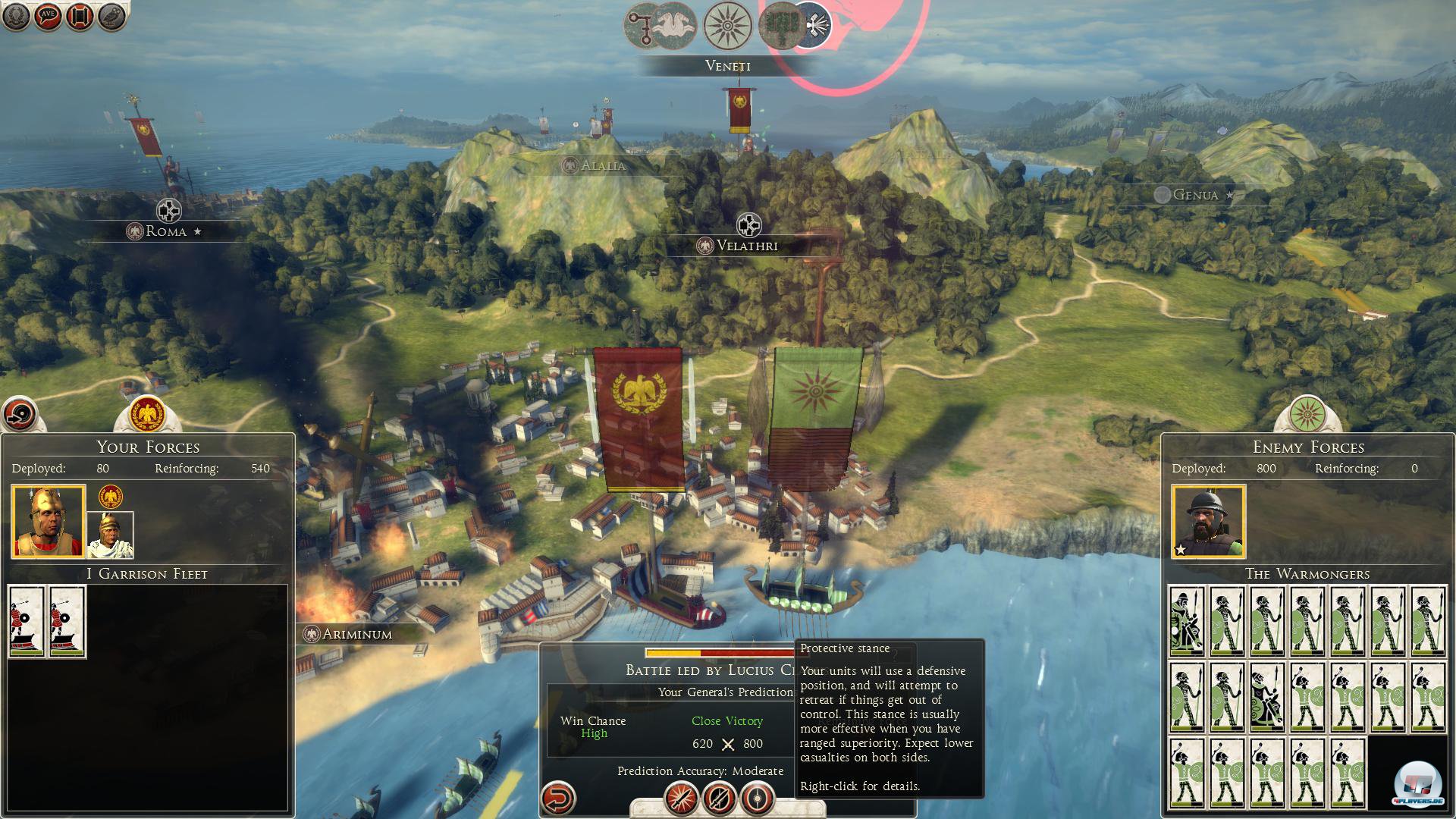Open the AVE speech bubble advisor button
1456x819 pixels.
click(48, 16)
